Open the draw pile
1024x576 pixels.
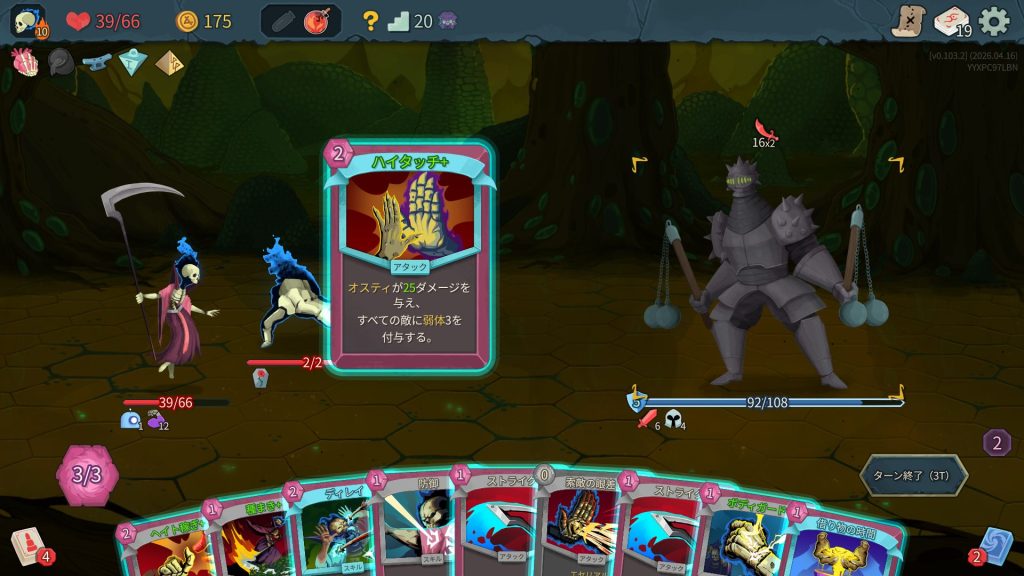(28, 545)
